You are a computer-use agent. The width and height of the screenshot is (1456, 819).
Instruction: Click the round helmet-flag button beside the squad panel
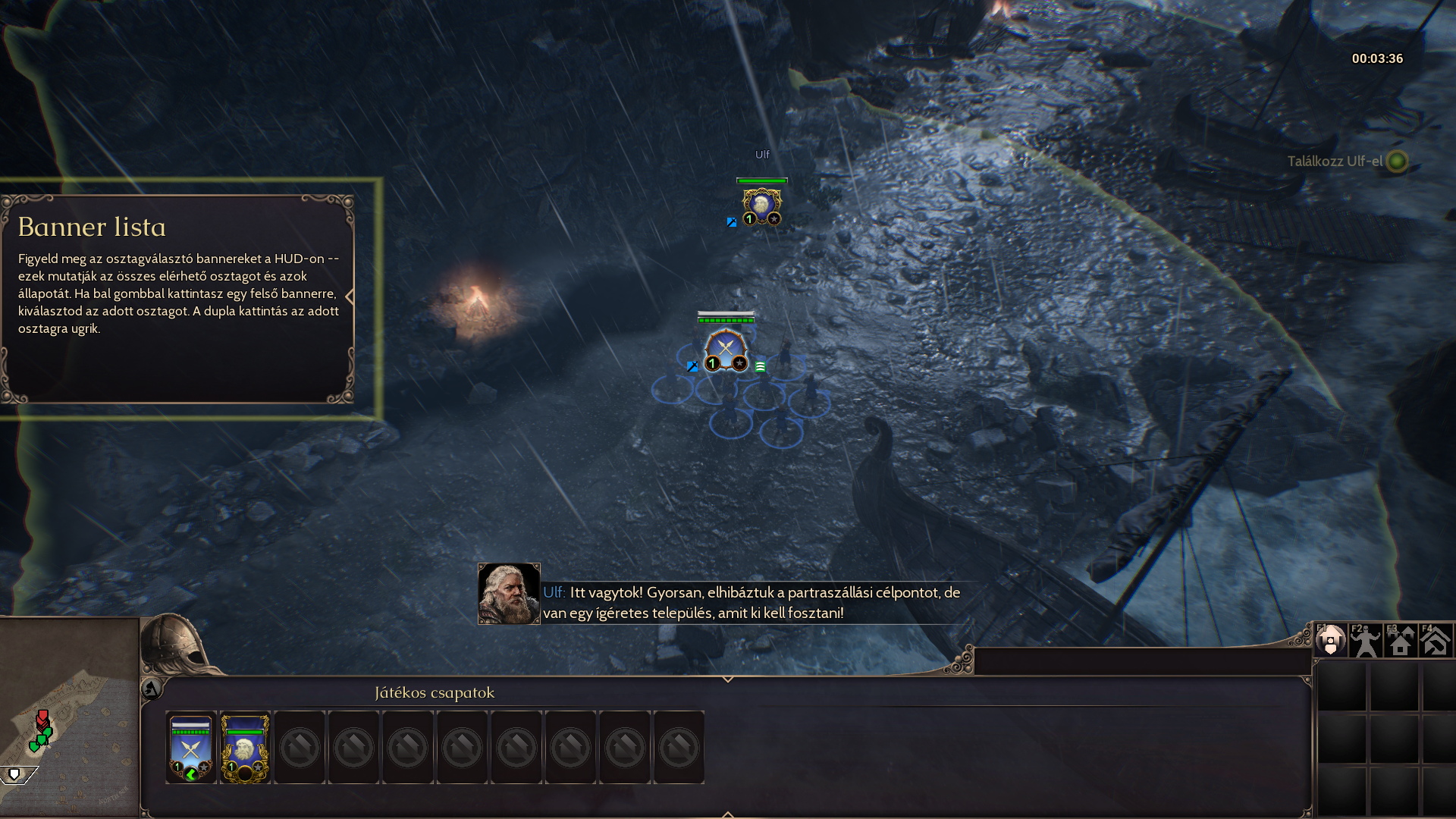pyautogui.click(x=151, y=689)
